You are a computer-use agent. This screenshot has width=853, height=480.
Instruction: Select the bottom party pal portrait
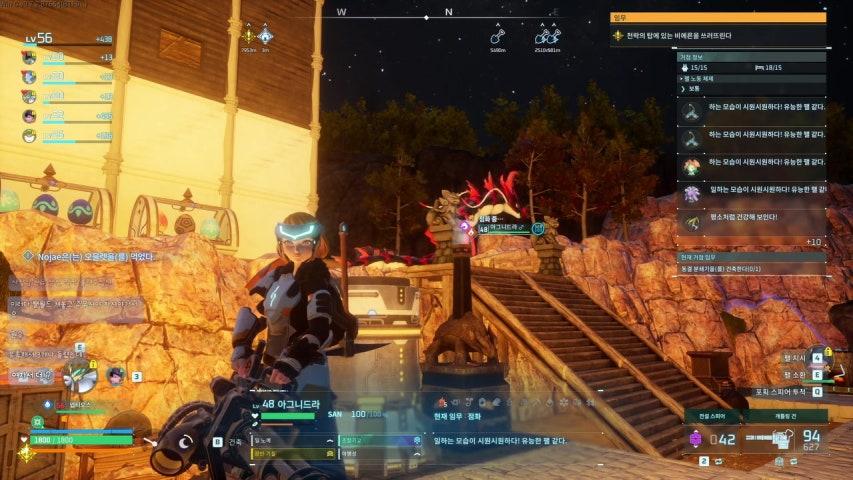(x=30, y=135)
